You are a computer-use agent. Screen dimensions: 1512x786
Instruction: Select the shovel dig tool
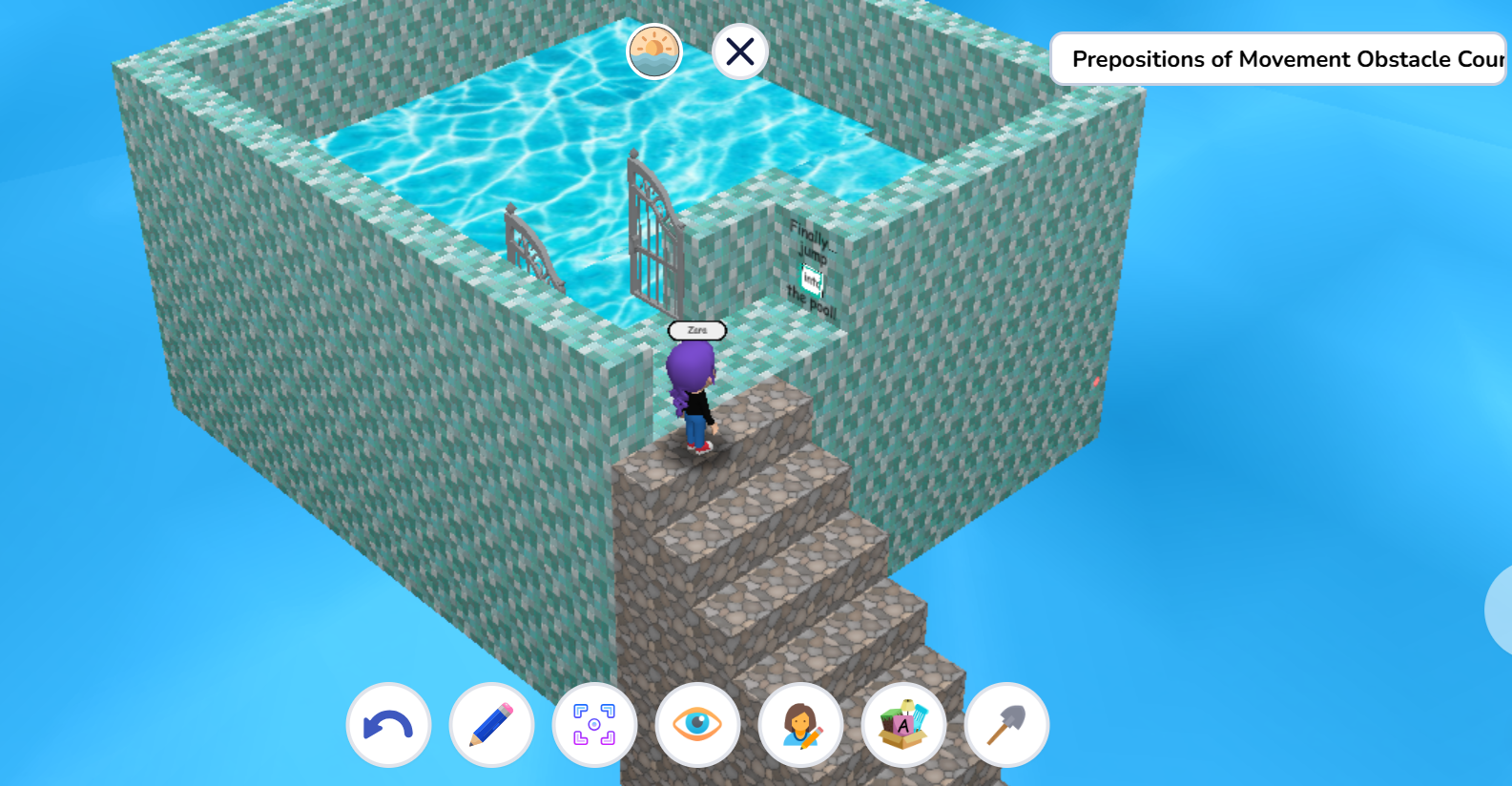pyautogui.click(x=1006, y=725)
